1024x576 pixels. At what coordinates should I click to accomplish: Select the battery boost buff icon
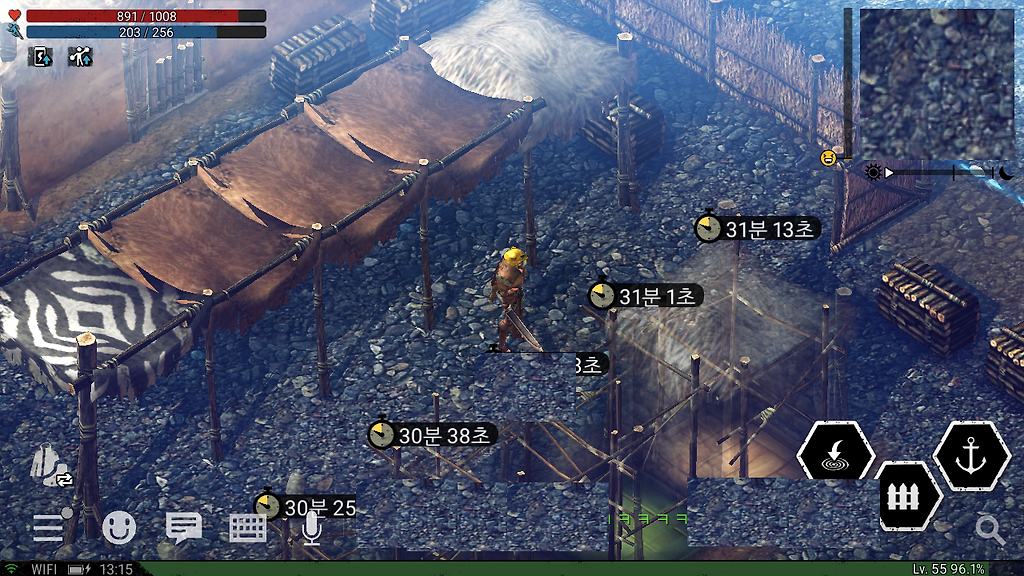pos(42,57)
